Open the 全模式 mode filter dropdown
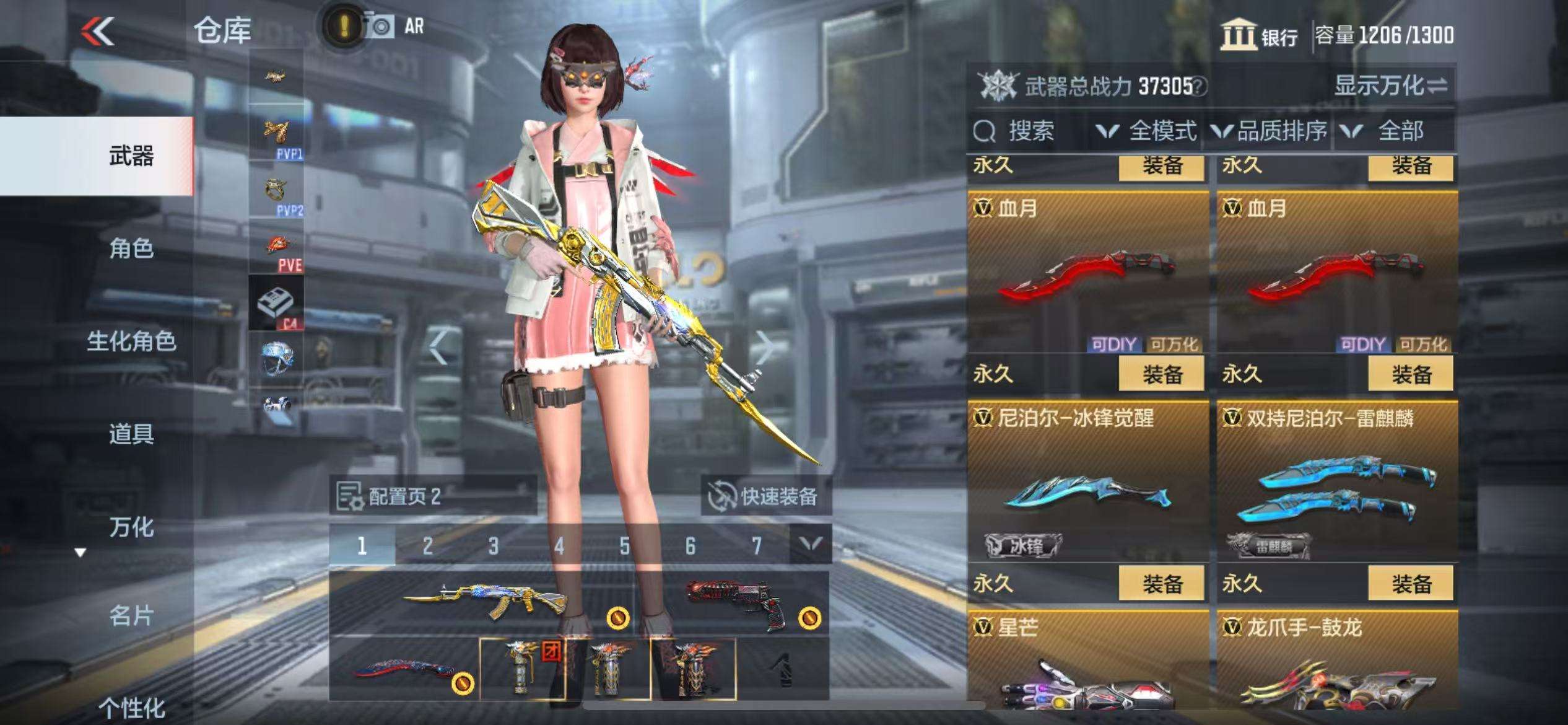Screen dimensions: 1568x725 click(x=1147, y=131)
